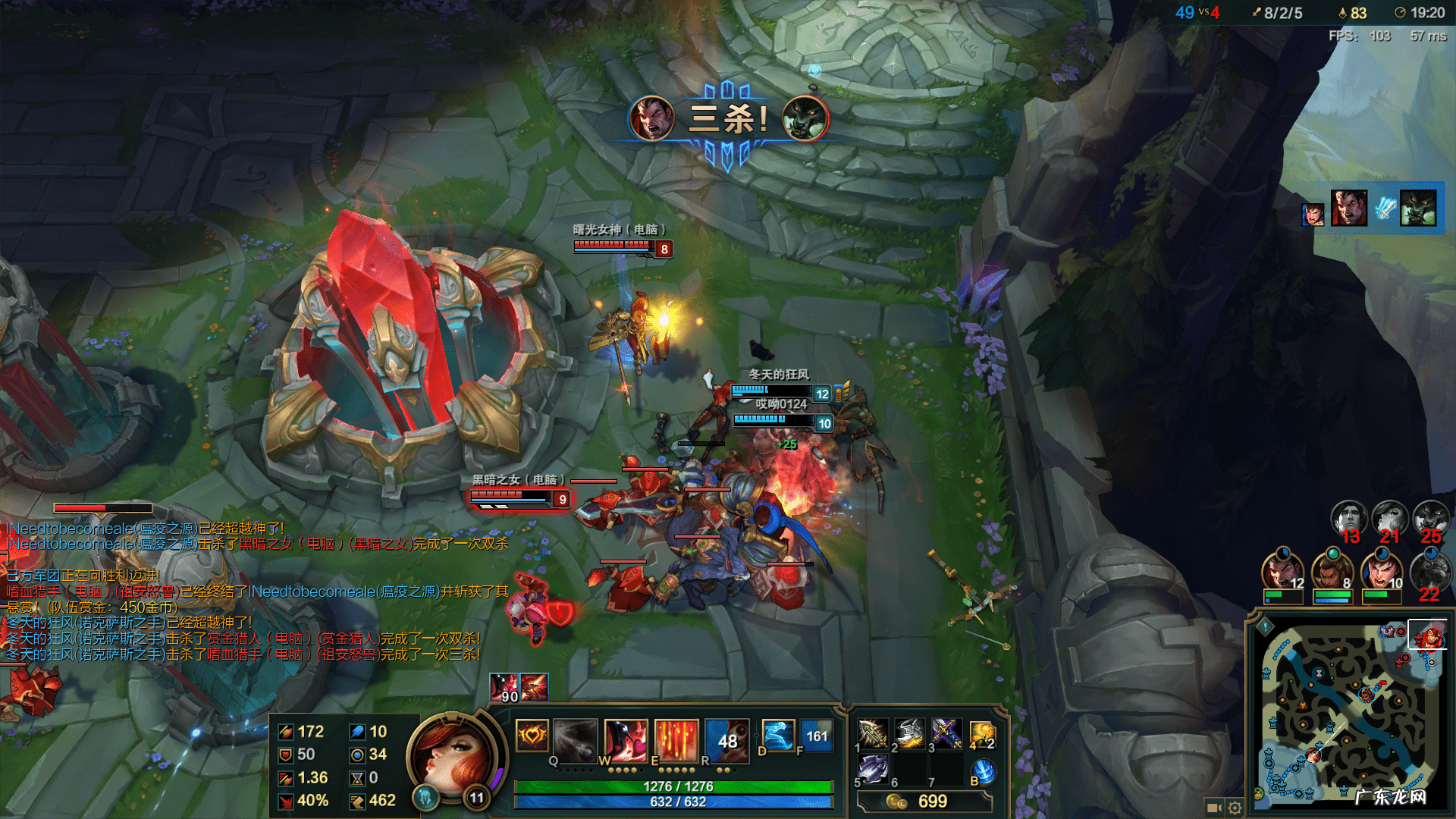The image size is (1456, 819).
Task: Open the gear settings beside minimap
Action: pyautogui.click(x=1235, y=808)
